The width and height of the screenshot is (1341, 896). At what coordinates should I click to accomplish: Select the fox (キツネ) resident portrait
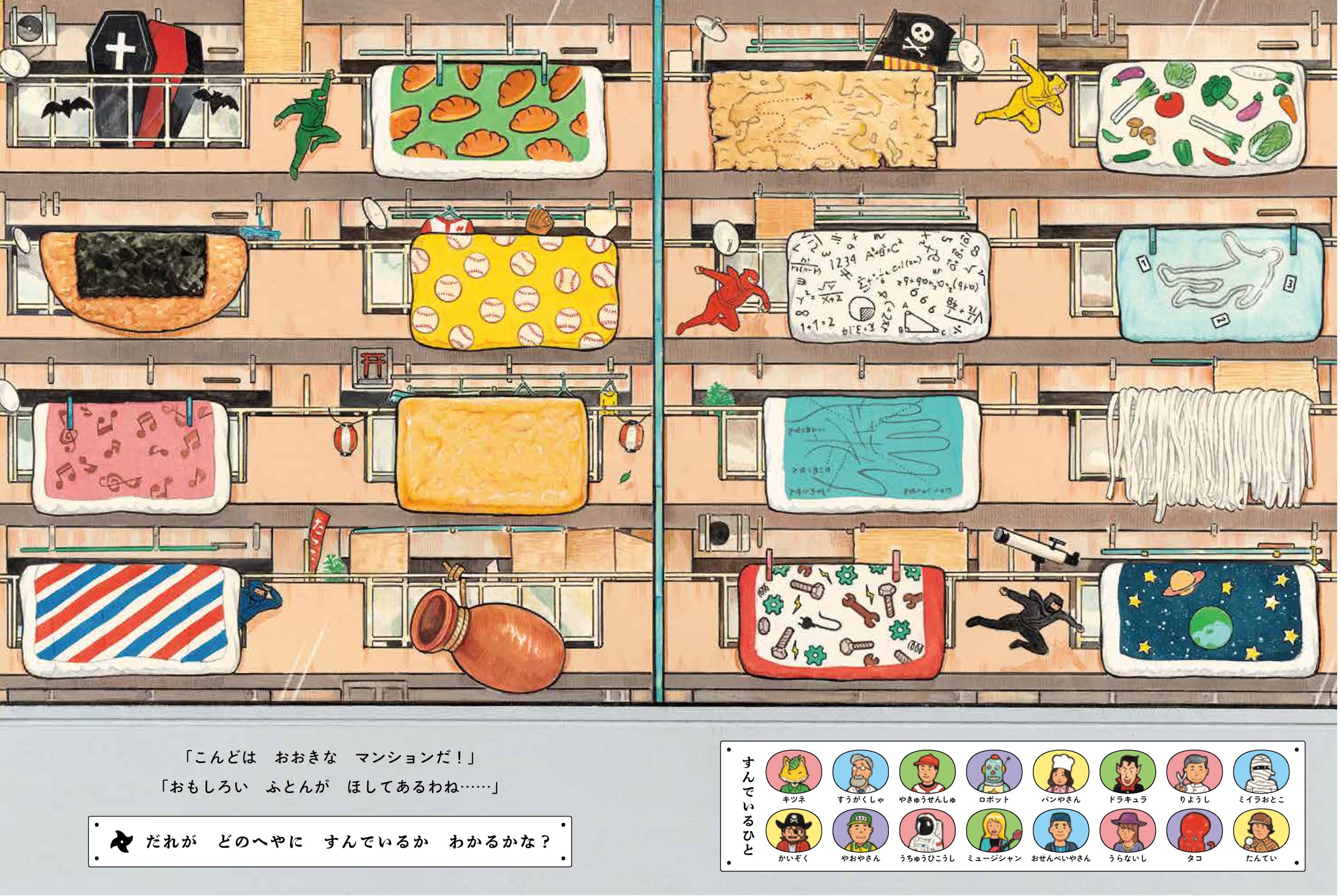point(793,771)
